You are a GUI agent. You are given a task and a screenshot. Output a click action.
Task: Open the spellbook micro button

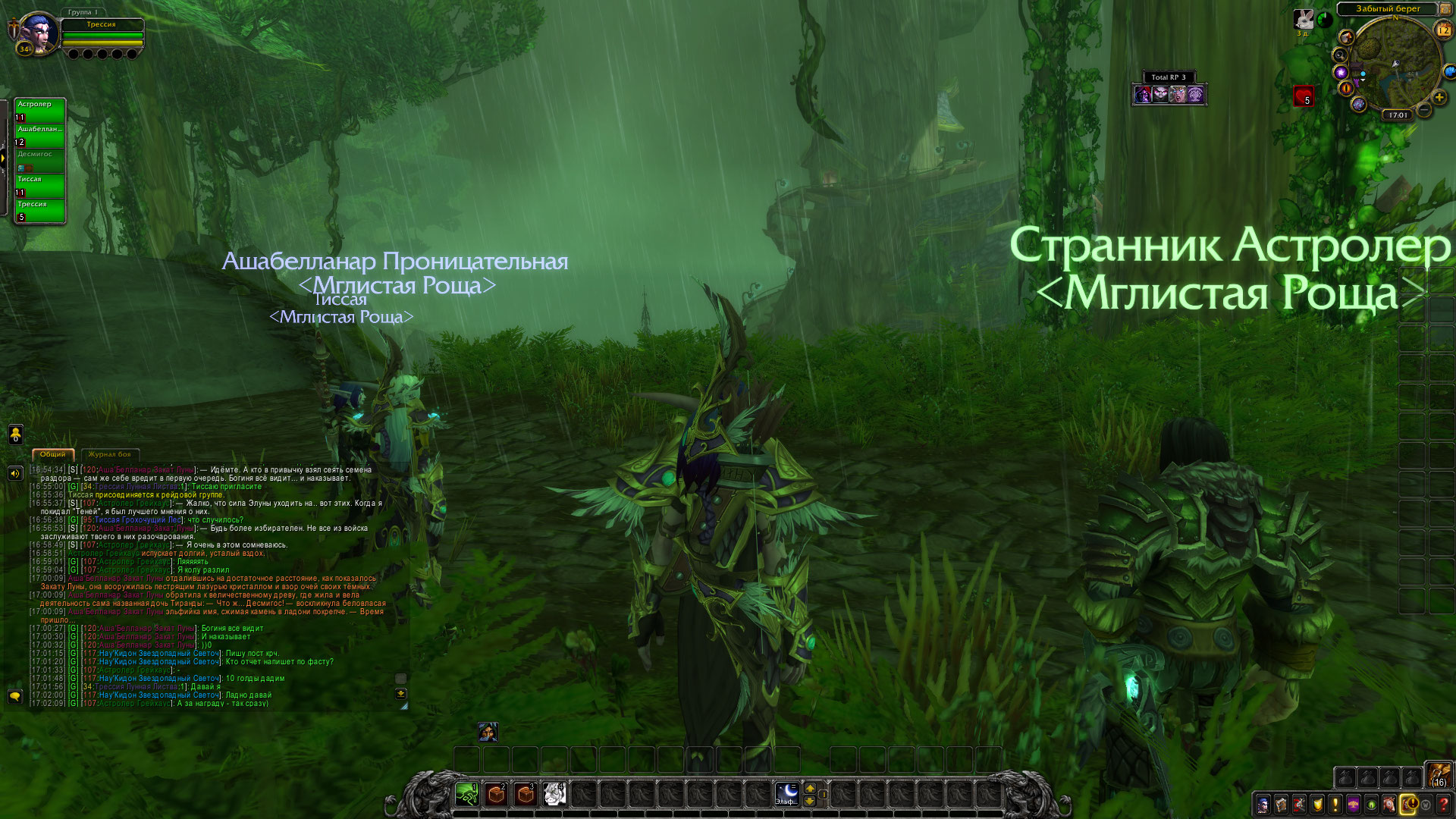pyautogui.click(x=1281, y=805)
